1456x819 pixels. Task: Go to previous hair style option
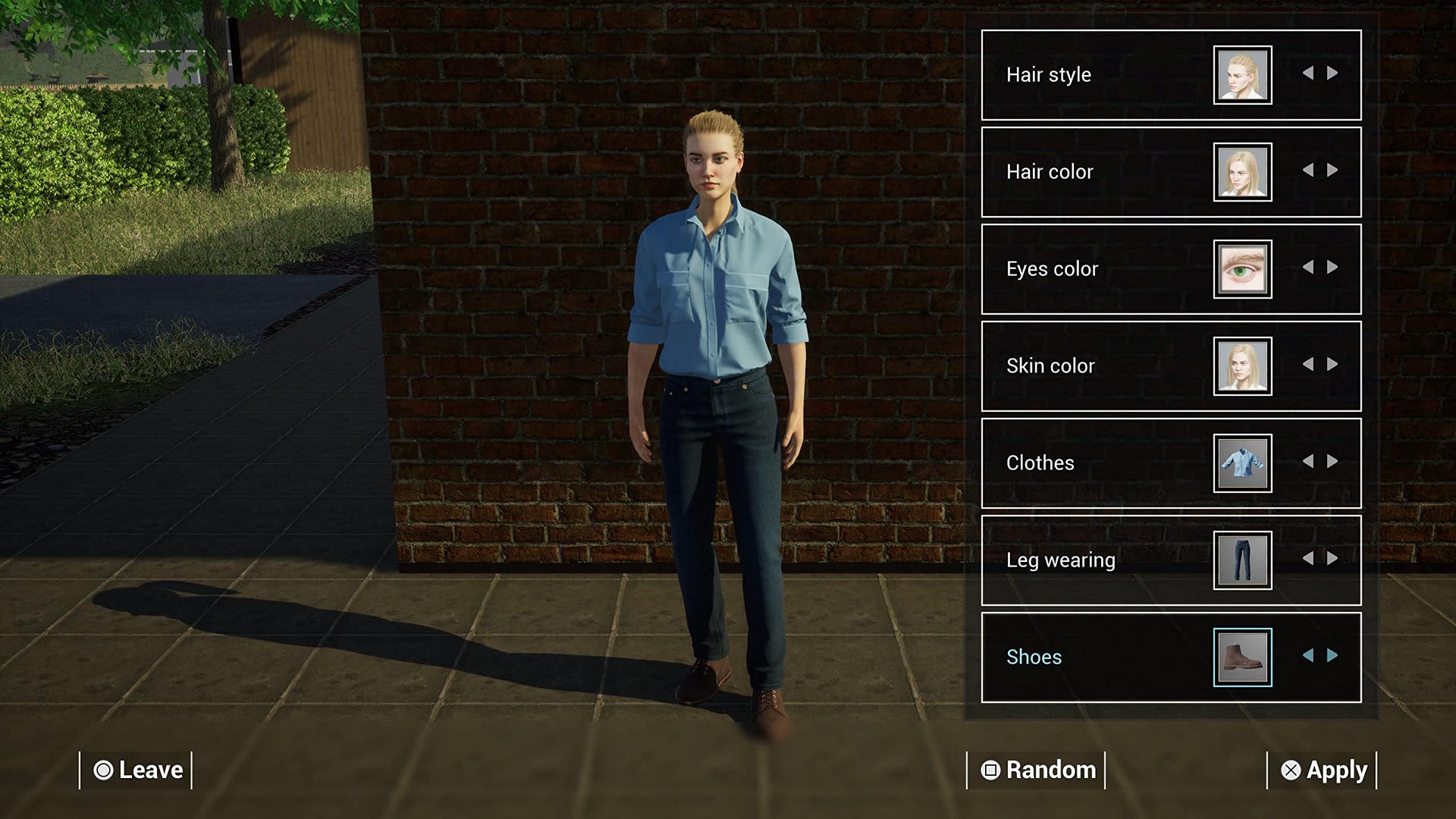(x=1308, y=74)
